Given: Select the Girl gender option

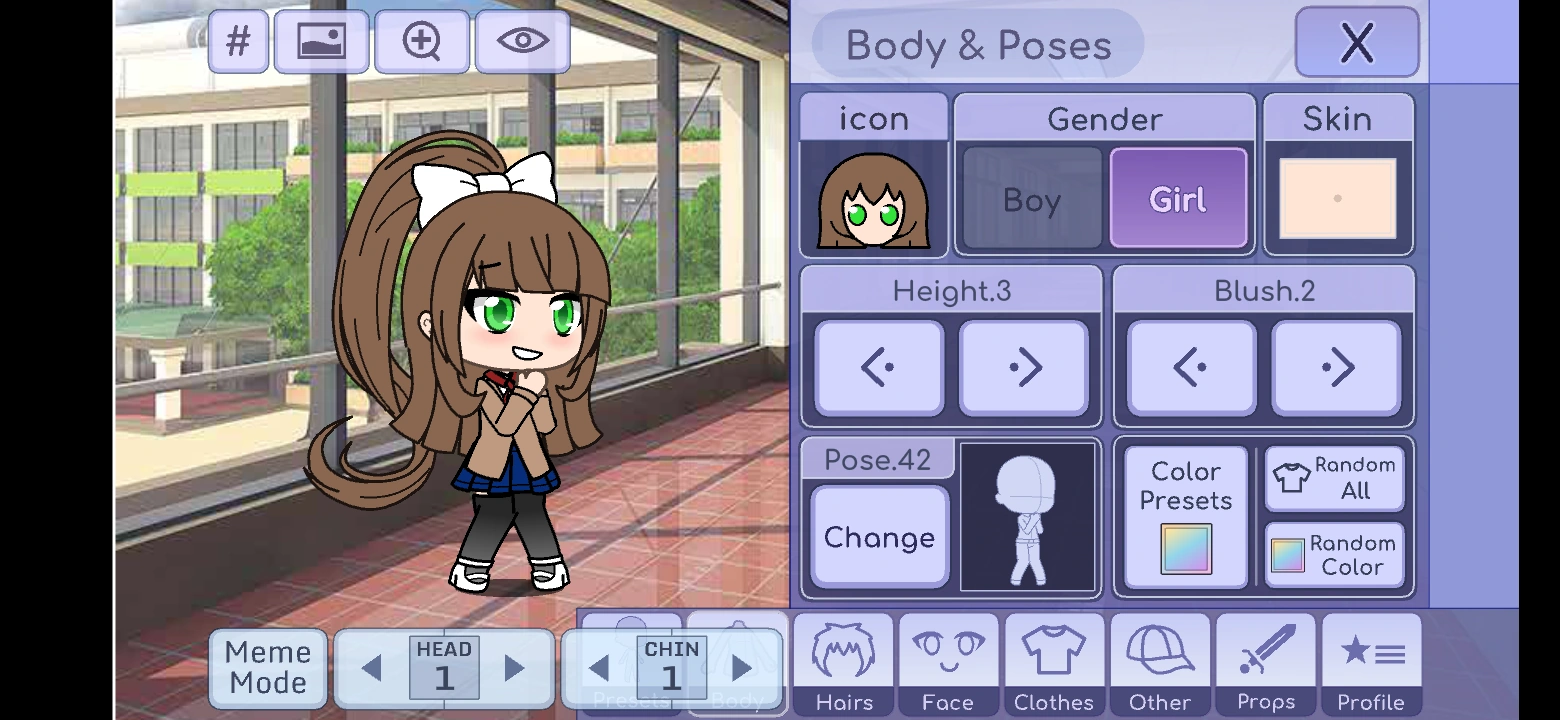Looking at the screenshot, I should point(1178,197).
